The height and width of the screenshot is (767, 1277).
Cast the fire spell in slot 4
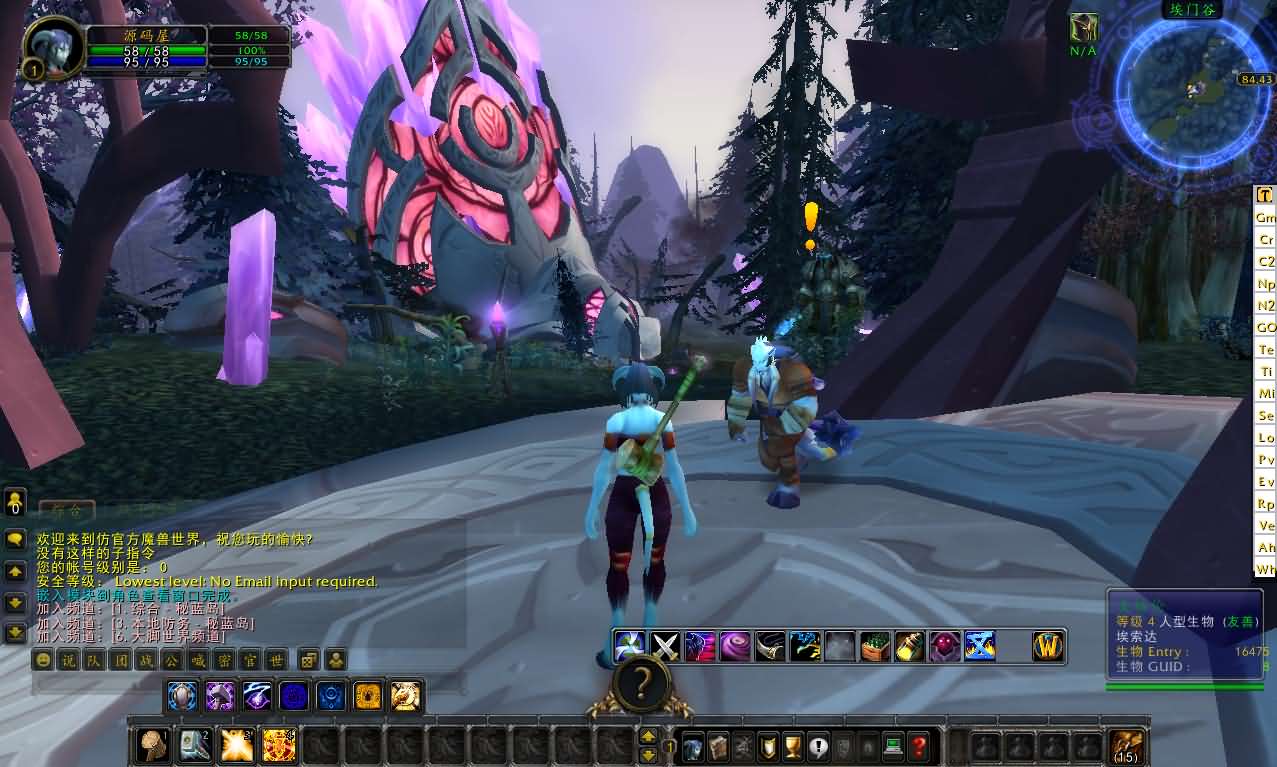click(279, 745)
